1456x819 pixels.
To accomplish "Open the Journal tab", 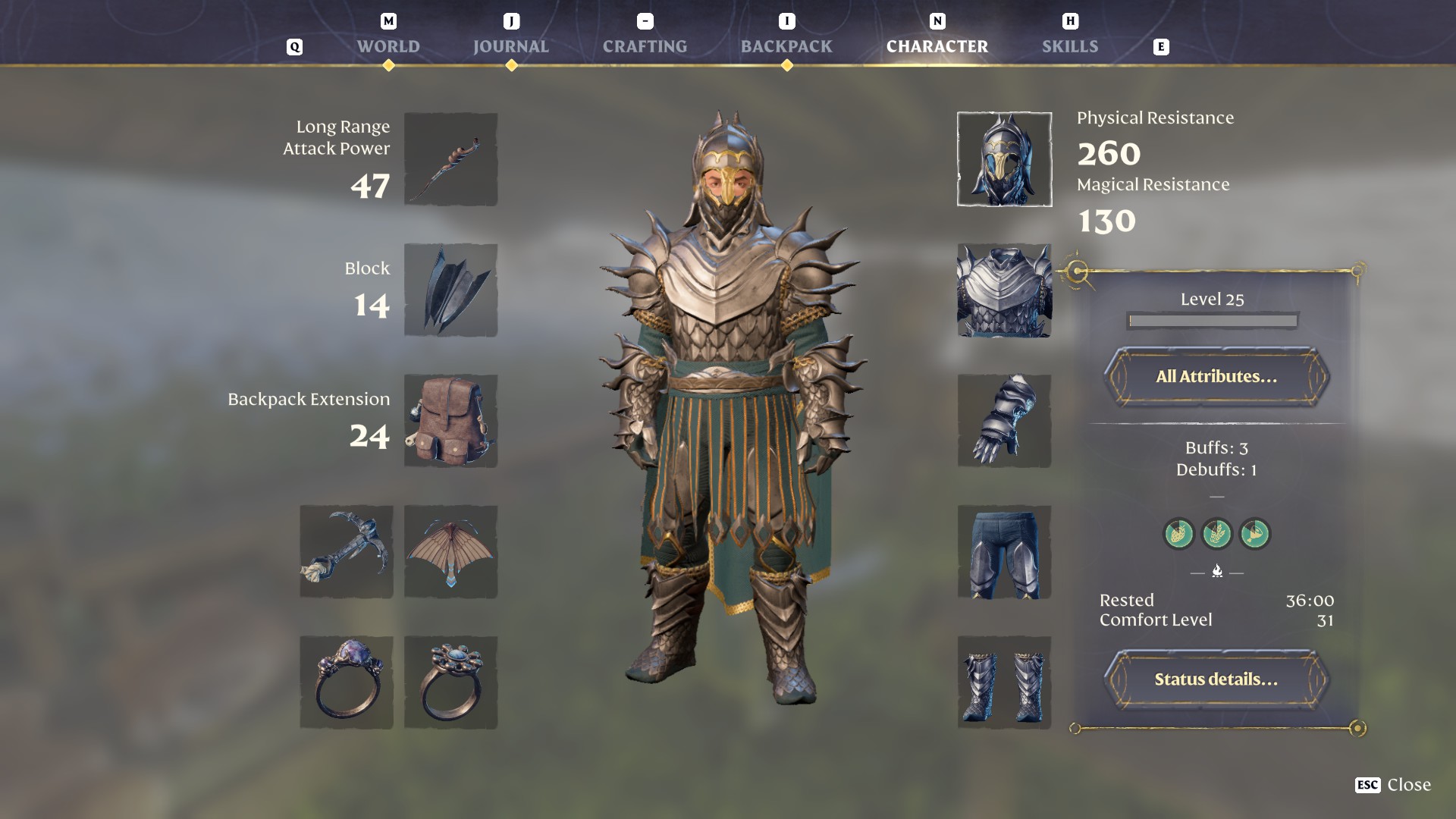I will 510,46.
